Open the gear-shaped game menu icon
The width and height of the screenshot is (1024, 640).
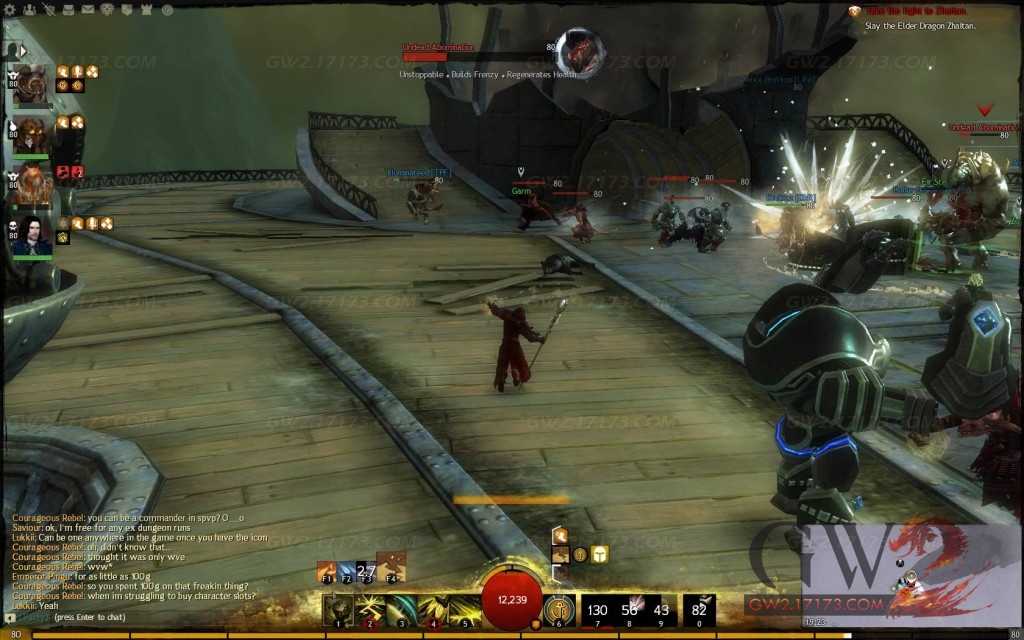coord(10,9)
